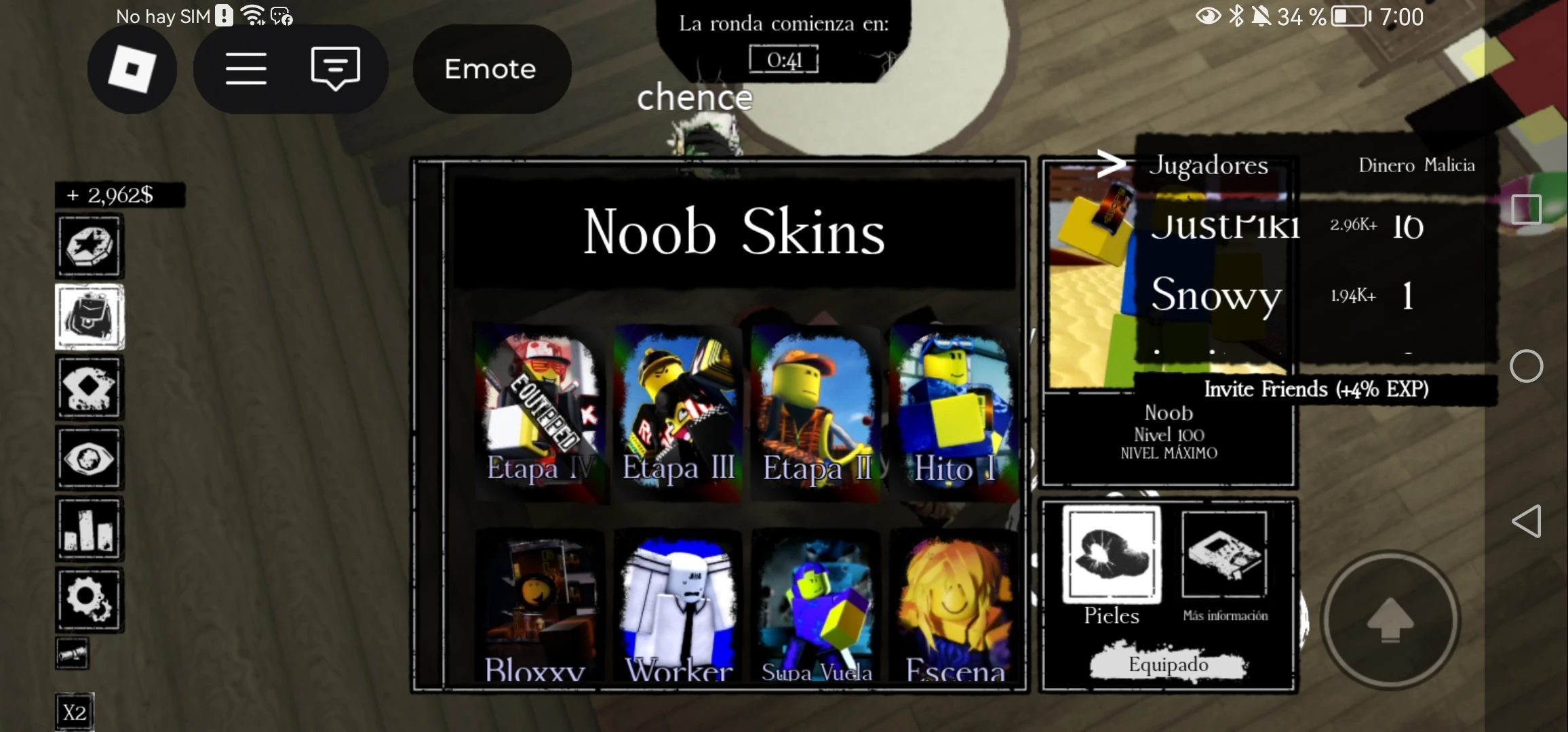This screenshot has height=732, width=1568.
Task: Select the eye spectate icon in sidebar
Action: pyautogui.click(x=90, y=457)
